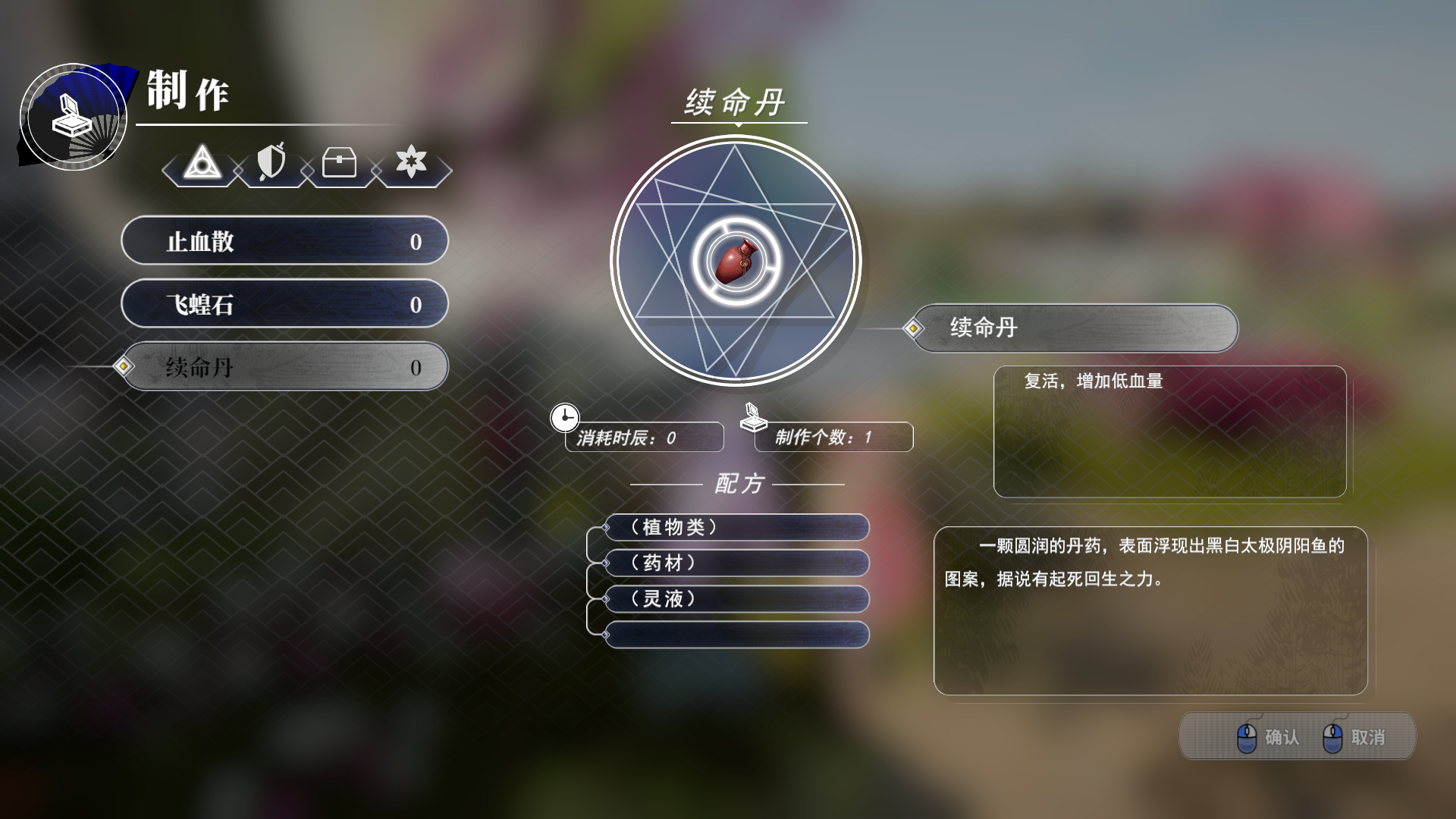Expand the (植物类) ingredient slot
Screen dimensions: 1456x819
tap(736, 528)
